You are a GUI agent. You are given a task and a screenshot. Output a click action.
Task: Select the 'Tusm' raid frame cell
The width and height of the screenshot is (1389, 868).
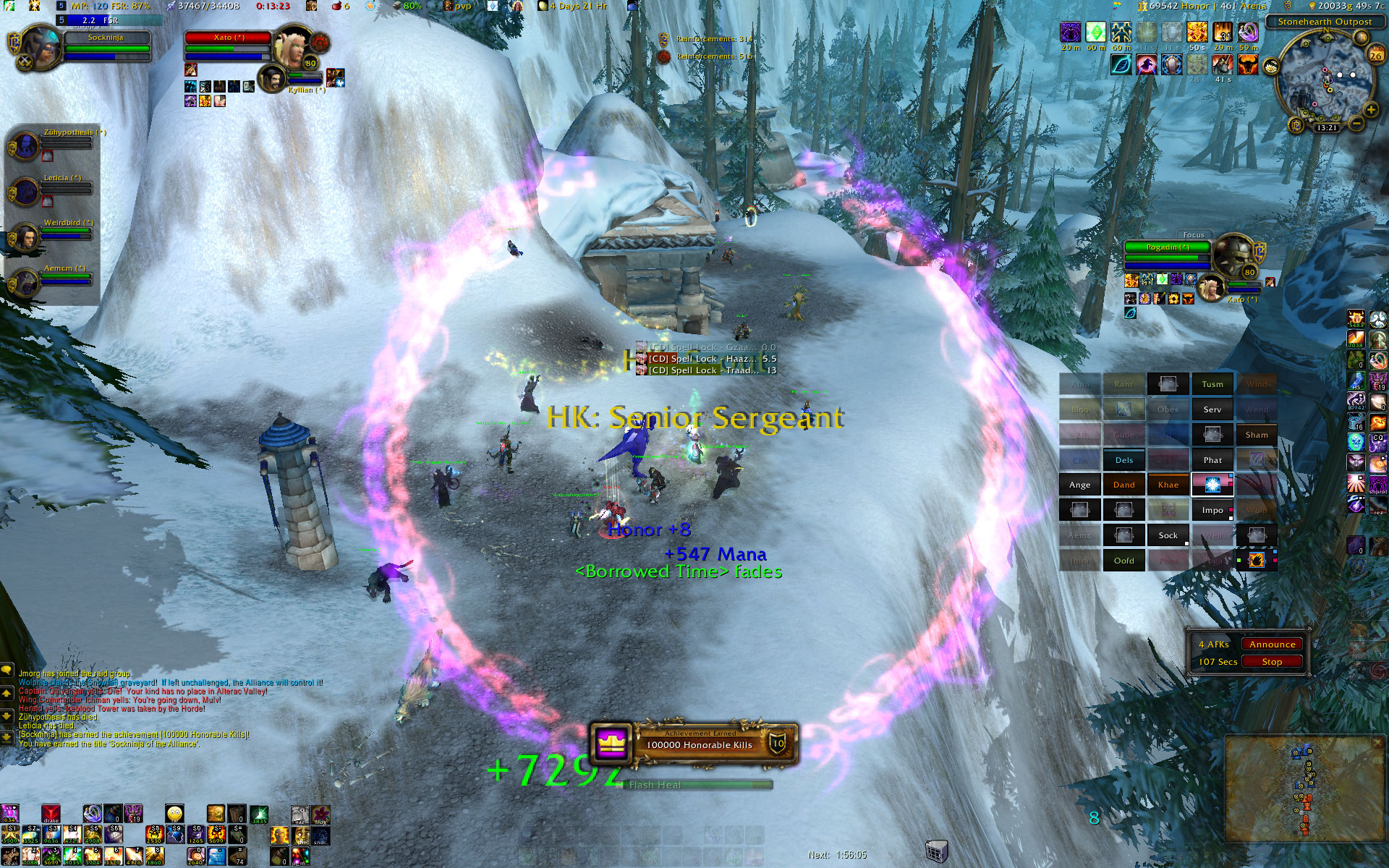click(x=1212, y=384)
